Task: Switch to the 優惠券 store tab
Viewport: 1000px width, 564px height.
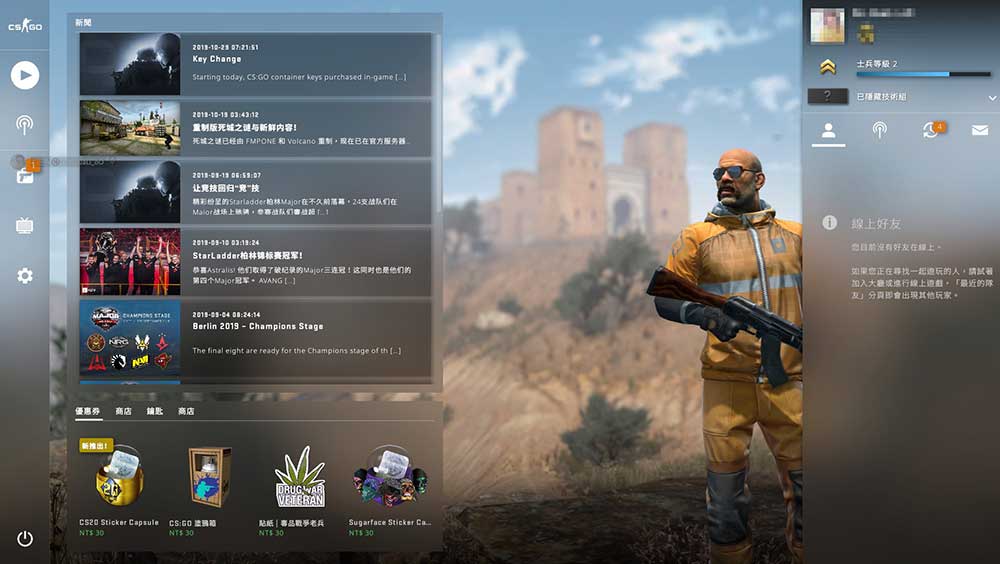Action: pos(89,411)
